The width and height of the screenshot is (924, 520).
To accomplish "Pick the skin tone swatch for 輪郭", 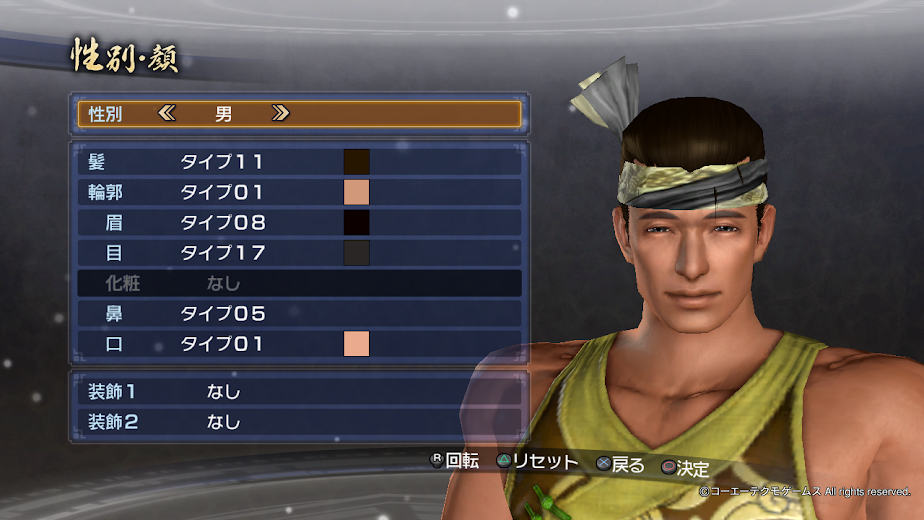I will (x=357, y=192).
